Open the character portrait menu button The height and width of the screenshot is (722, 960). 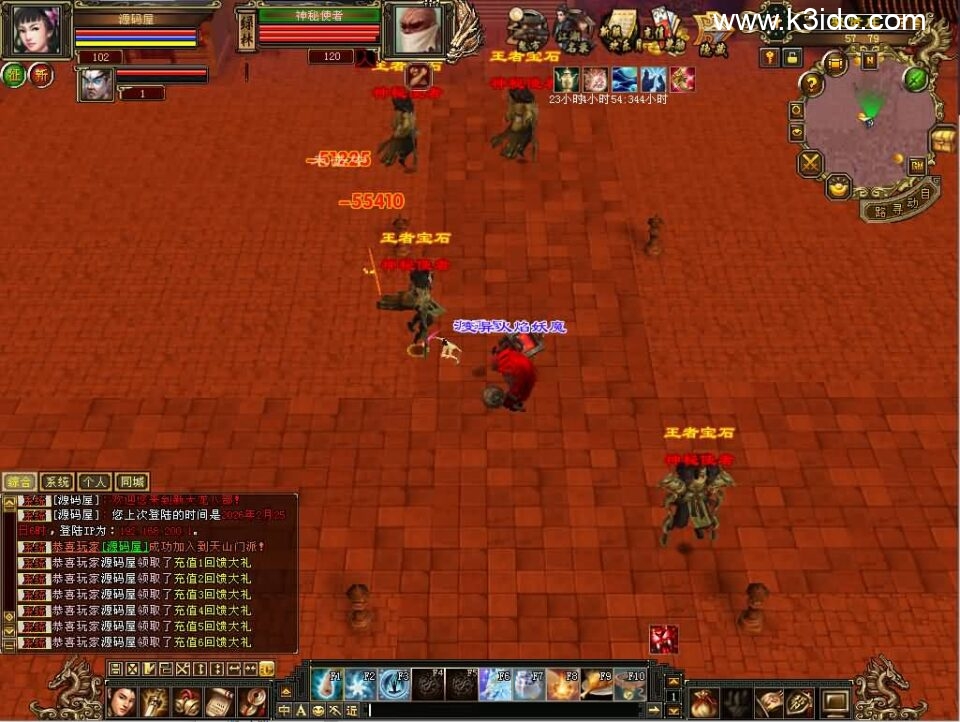122,701
